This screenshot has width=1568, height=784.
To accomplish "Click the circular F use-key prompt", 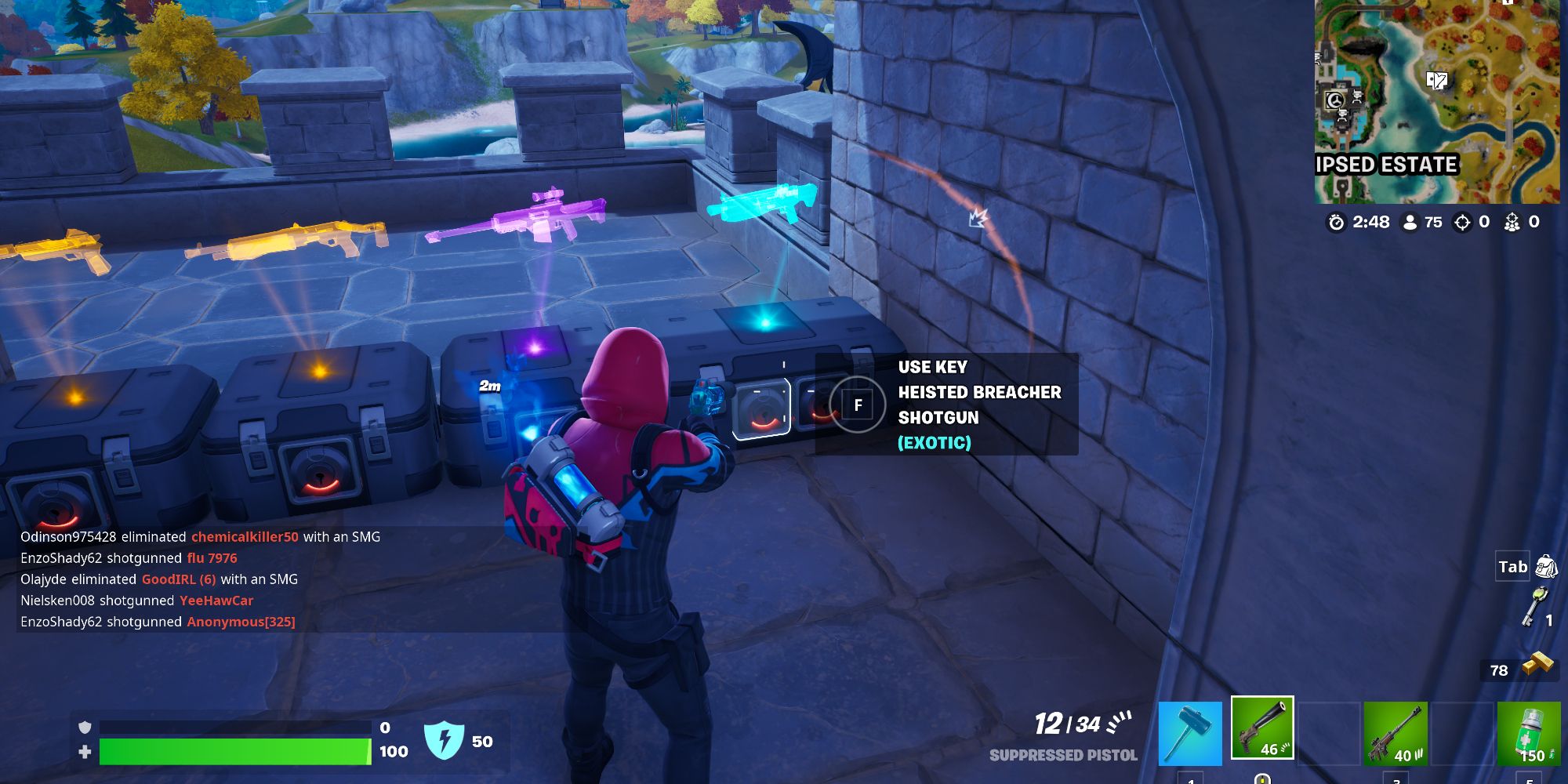I will click(858, 405).
